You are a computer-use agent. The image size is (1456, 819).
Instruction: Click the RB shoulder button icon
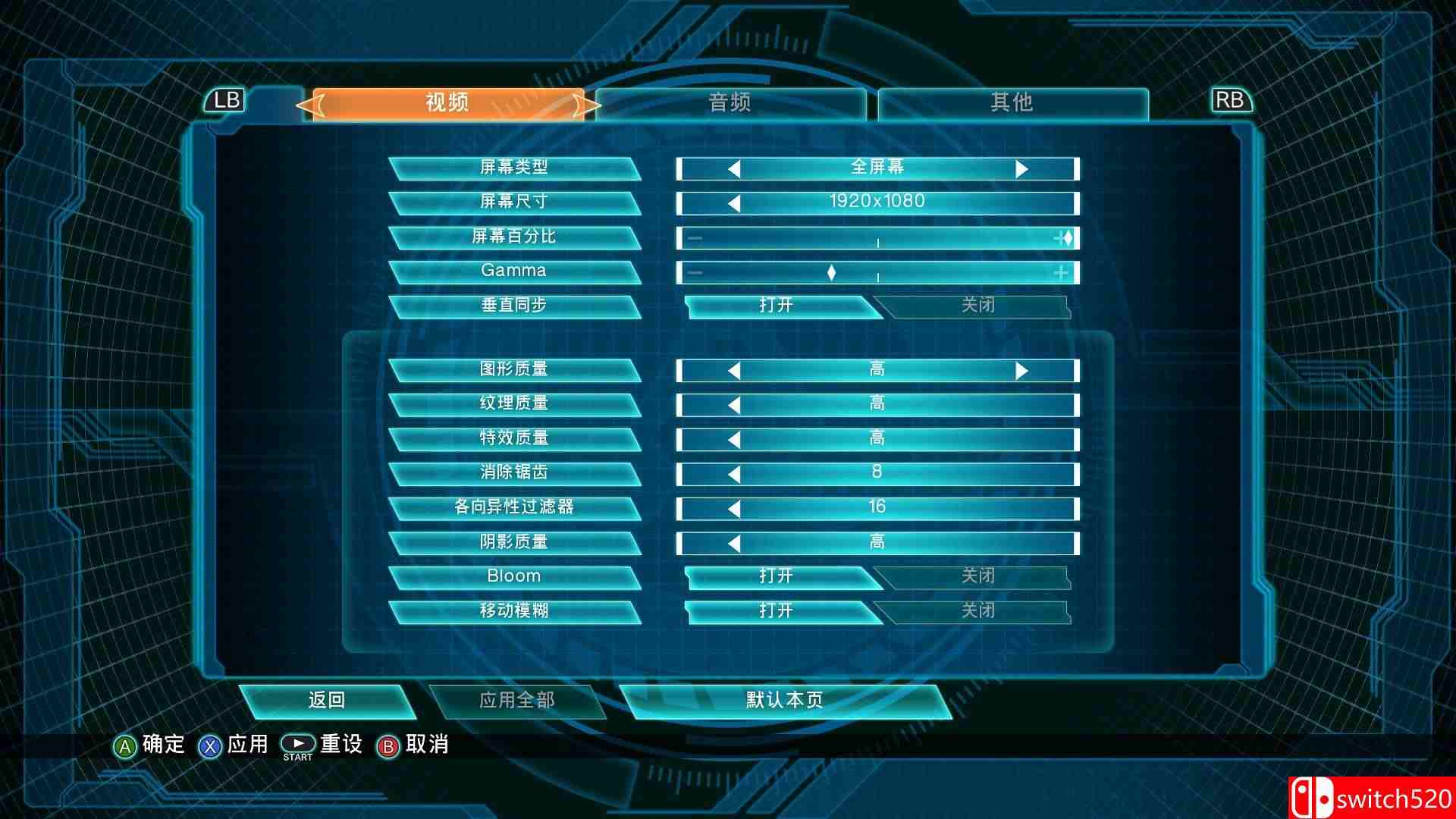[x=1230, y=100]
